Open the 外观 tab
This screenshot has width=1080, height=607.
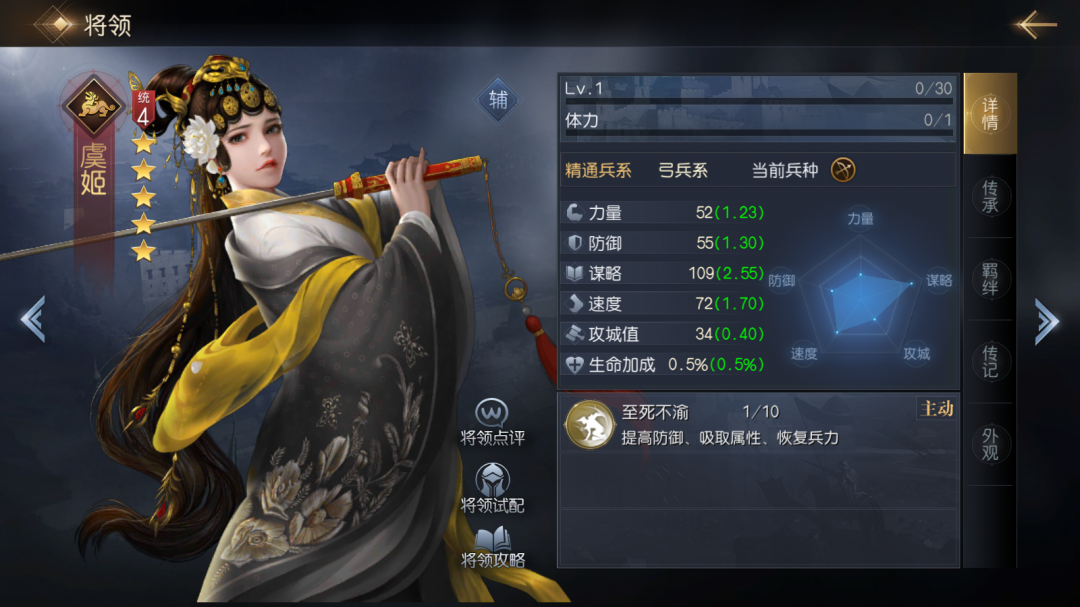989,444
